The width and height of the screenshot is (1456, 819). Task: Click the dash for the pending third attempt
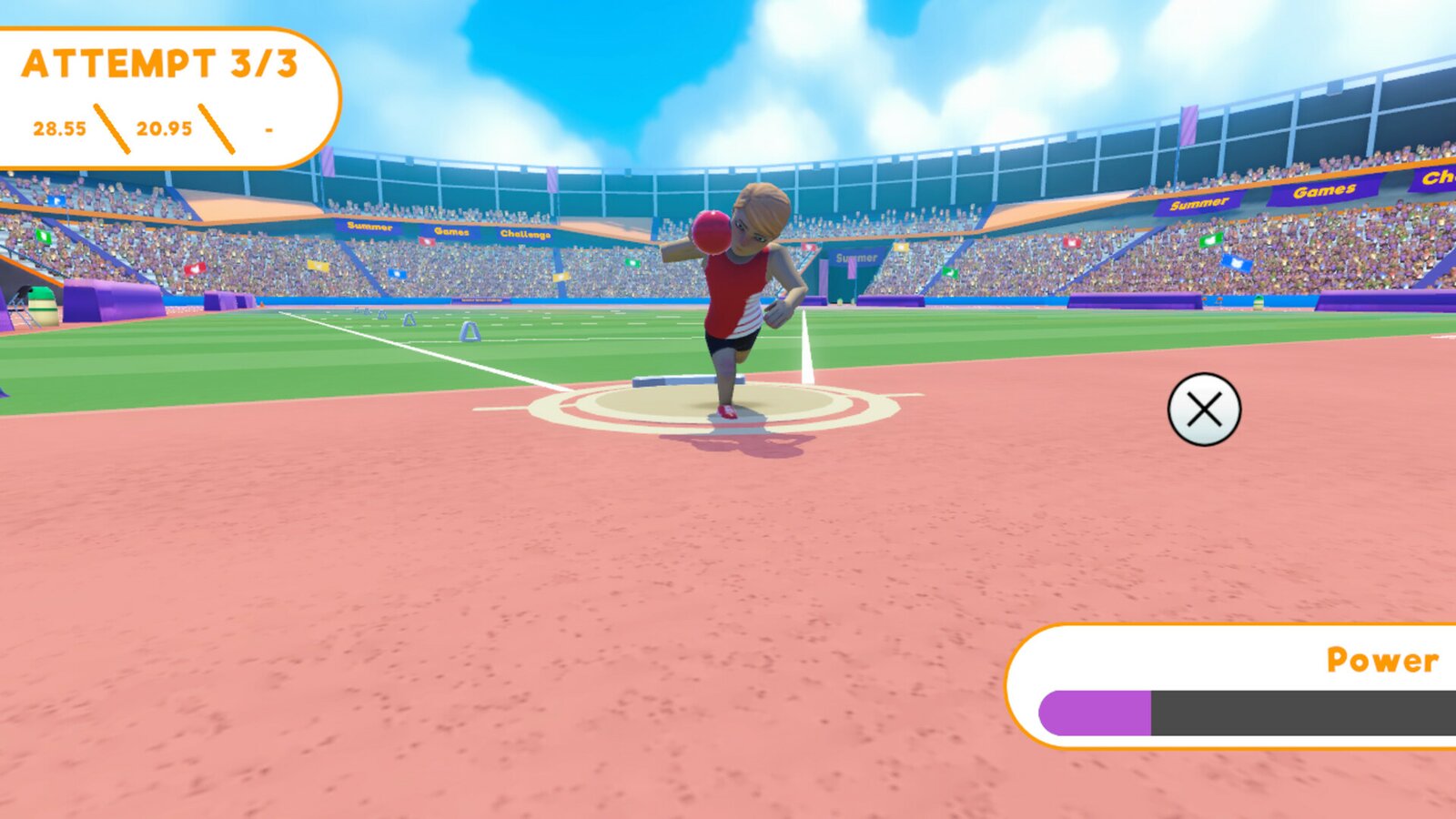268,130
